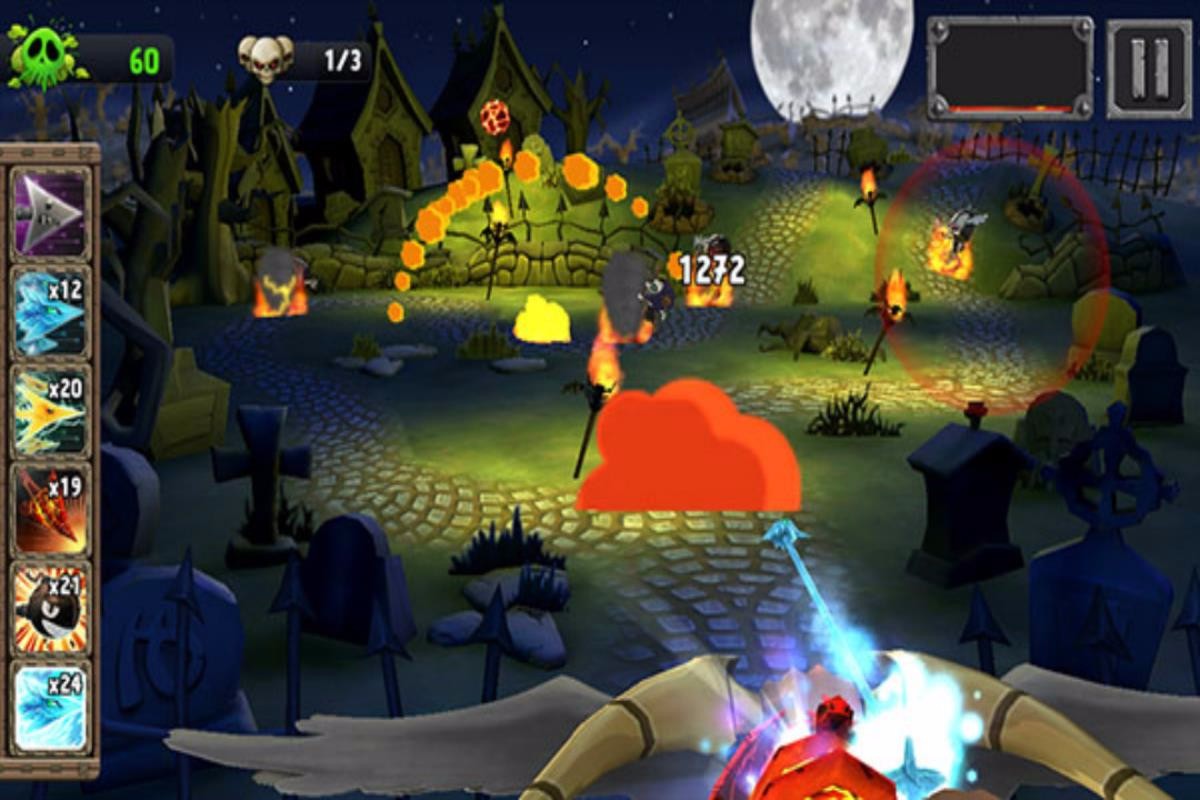This screenshot has height=800, width=1200.
Task: Equip the red fire arrow x19
Action: tap(51, 510)
